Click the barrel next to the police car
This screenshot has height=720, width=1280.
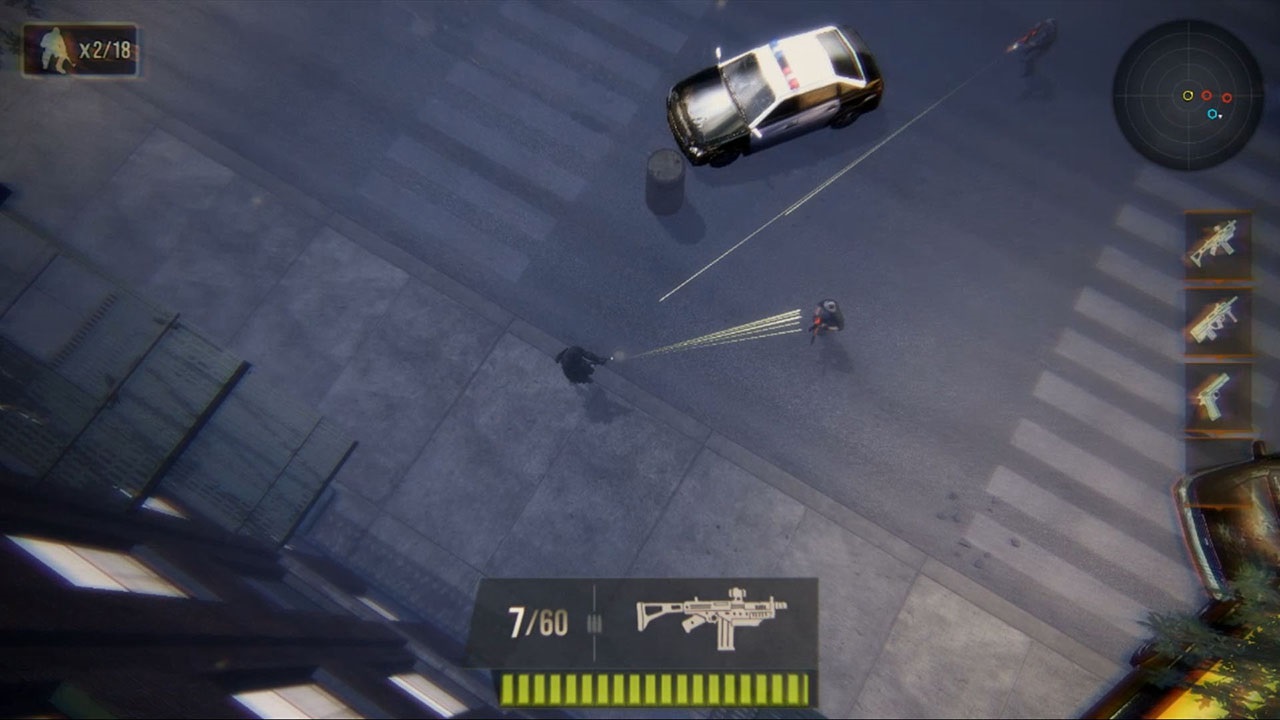click(x=665, y=175)
